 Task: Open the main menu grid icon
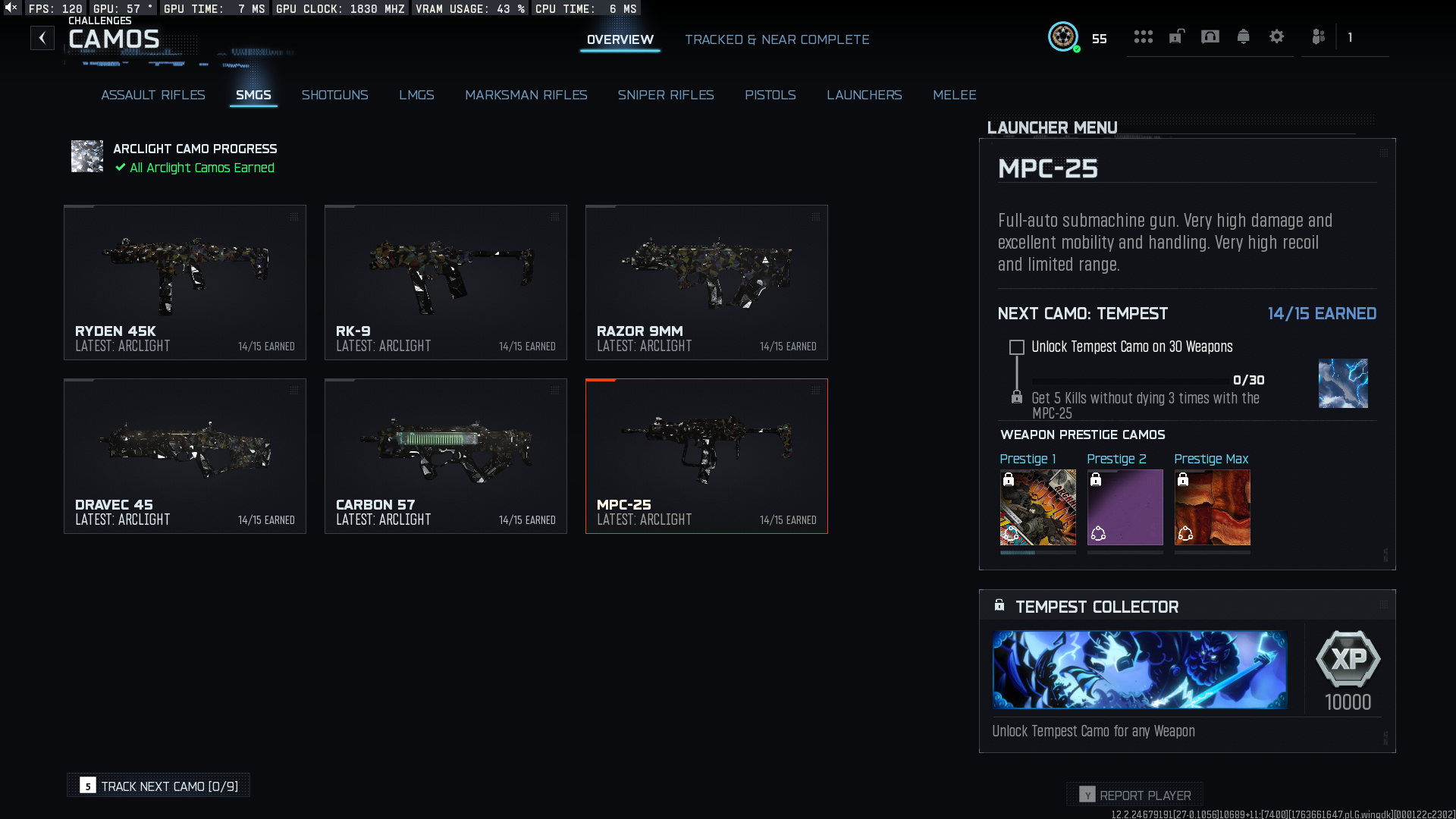click(x=1144, y=36)
